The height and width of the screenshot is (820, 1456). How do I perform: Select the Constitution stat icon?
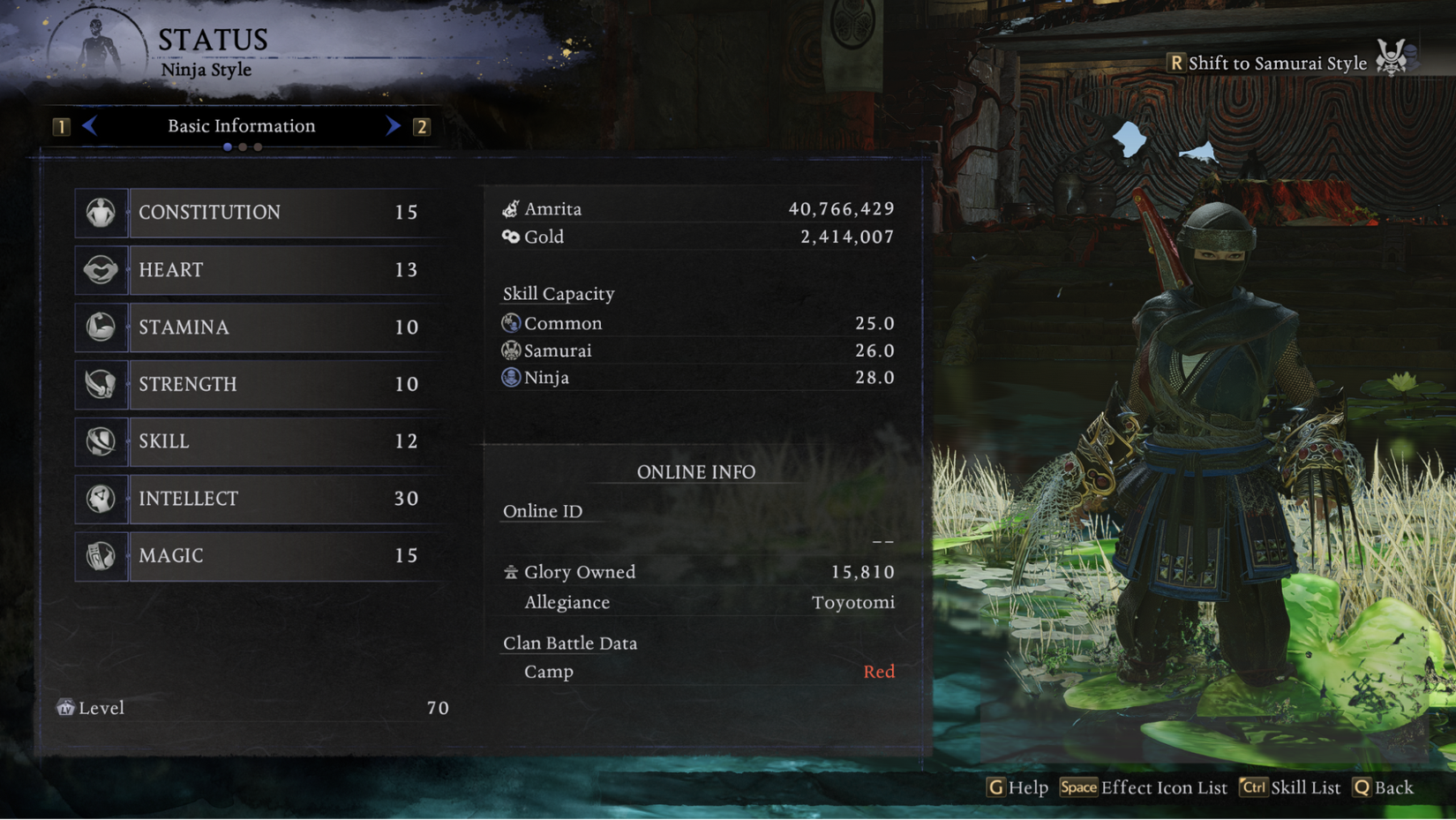pyautogui.click(x=101, y=212)
